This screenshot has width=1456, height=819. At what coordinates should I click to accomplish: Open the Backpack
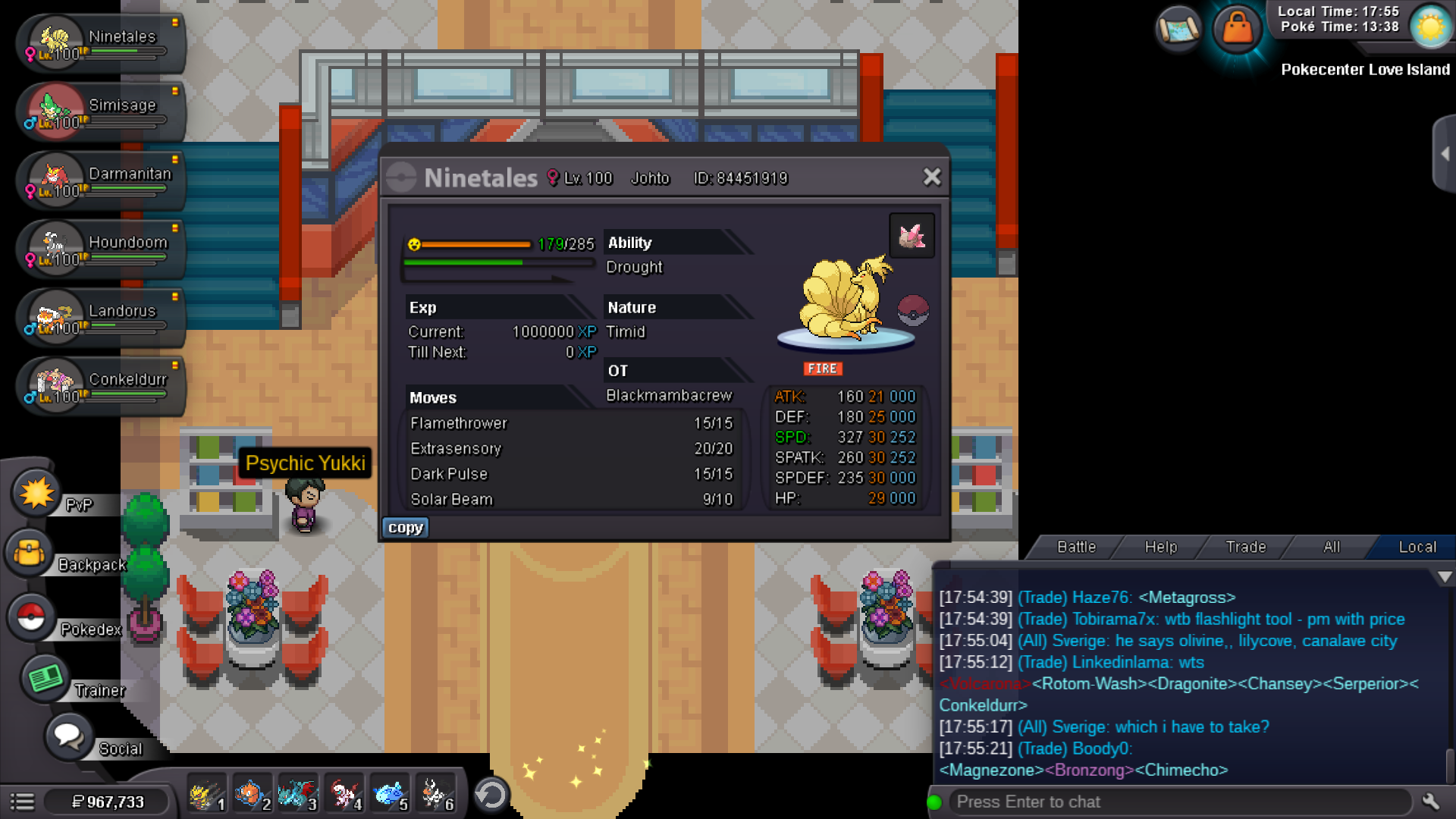(x=30, y=554)
